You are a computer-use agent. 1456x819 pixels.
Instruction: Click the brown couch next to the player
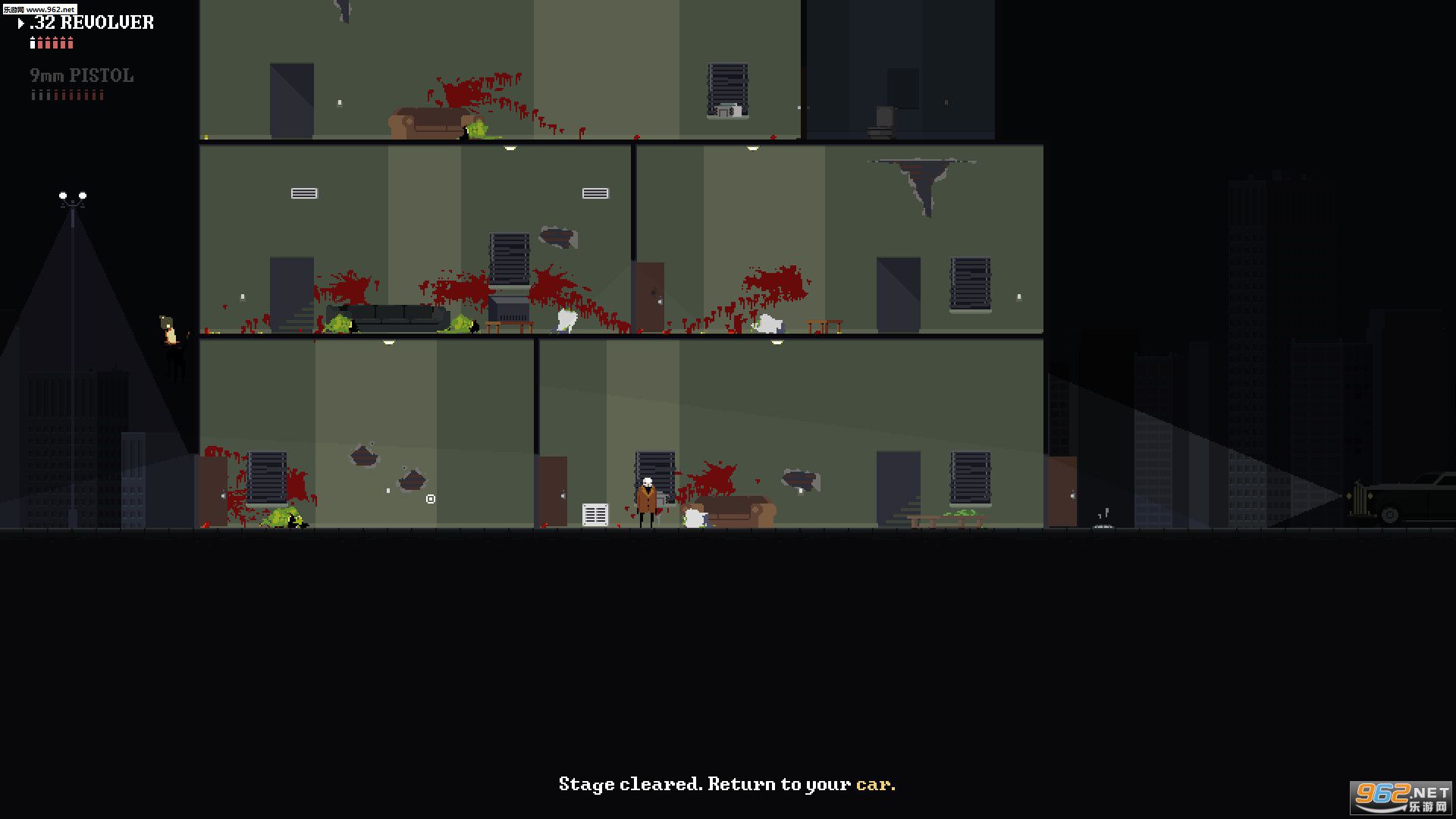[x=739, y=508]
